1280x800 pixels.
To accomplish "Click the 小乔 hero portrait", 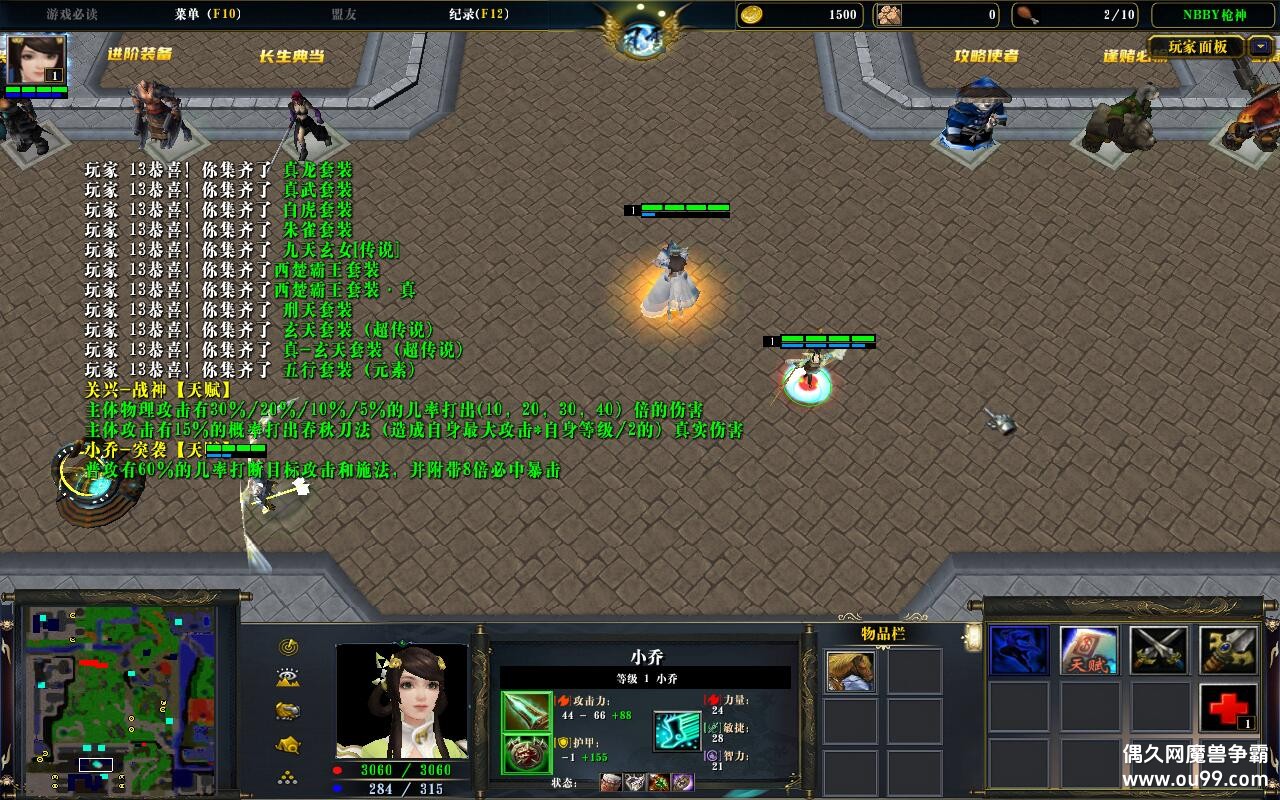I will point(401,700).
